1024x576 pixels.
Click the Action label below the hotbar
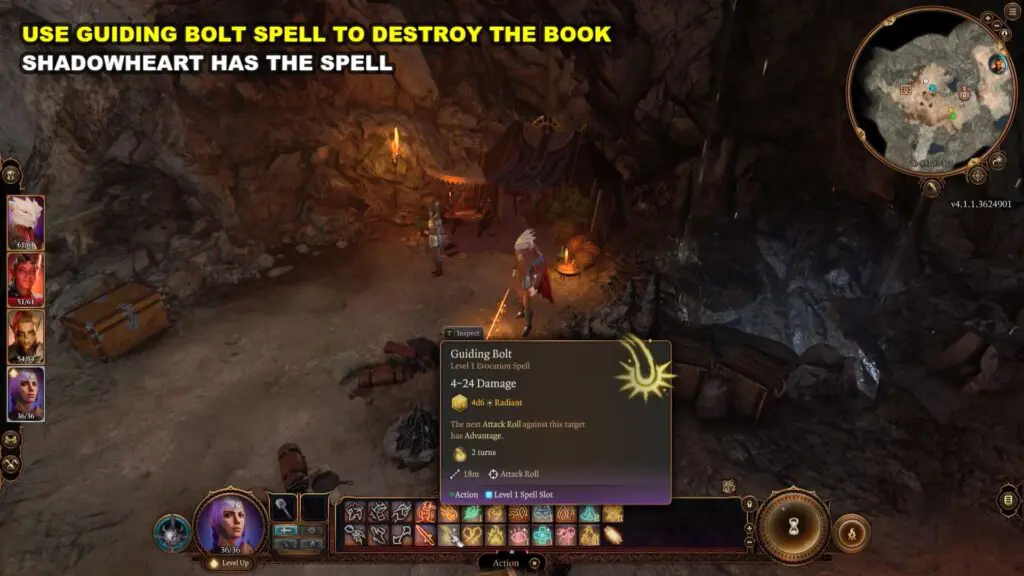(x=506, y=563)
